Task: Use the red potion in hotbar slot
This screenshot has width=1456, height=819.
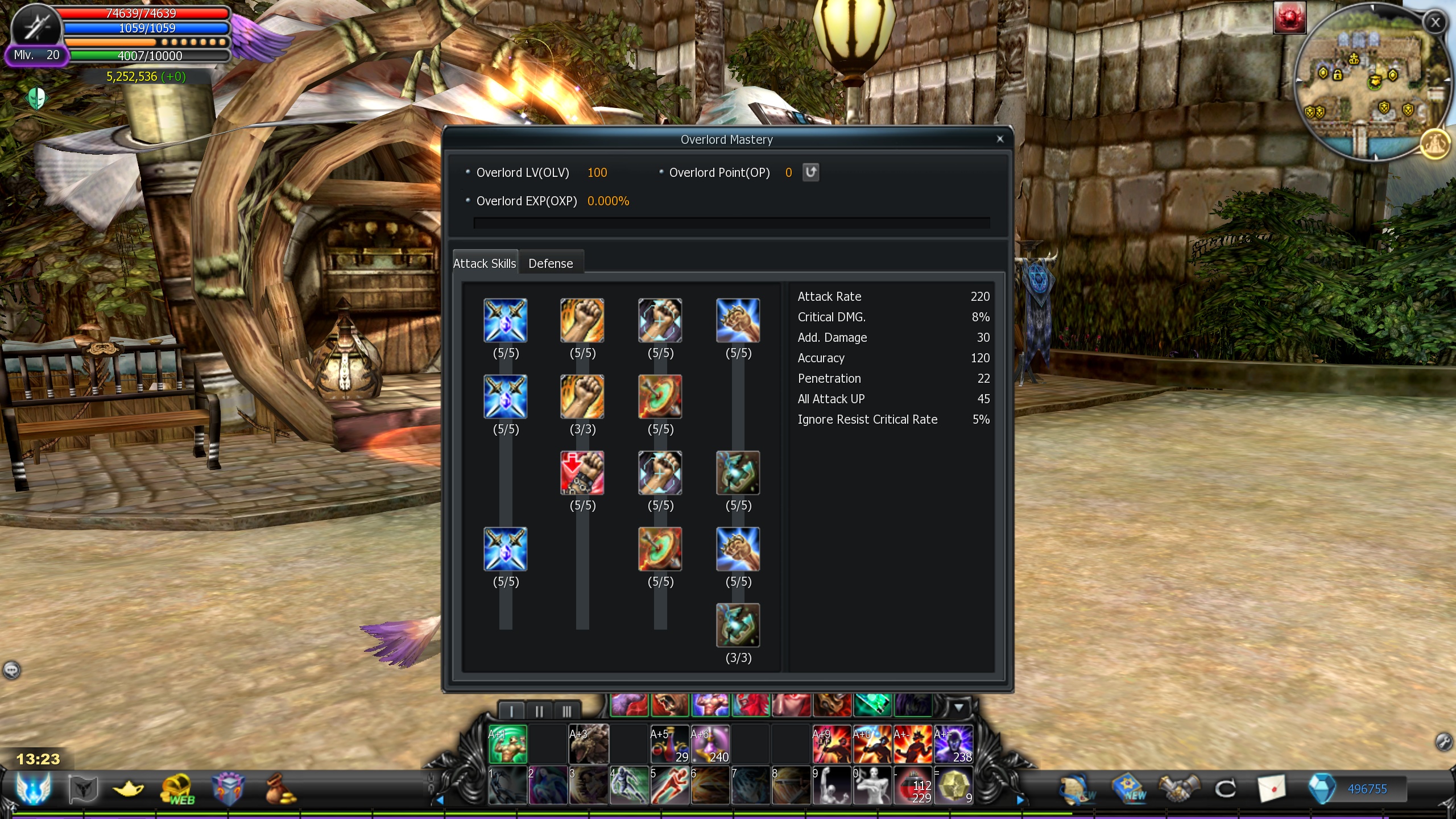Action: pos(912,785)
